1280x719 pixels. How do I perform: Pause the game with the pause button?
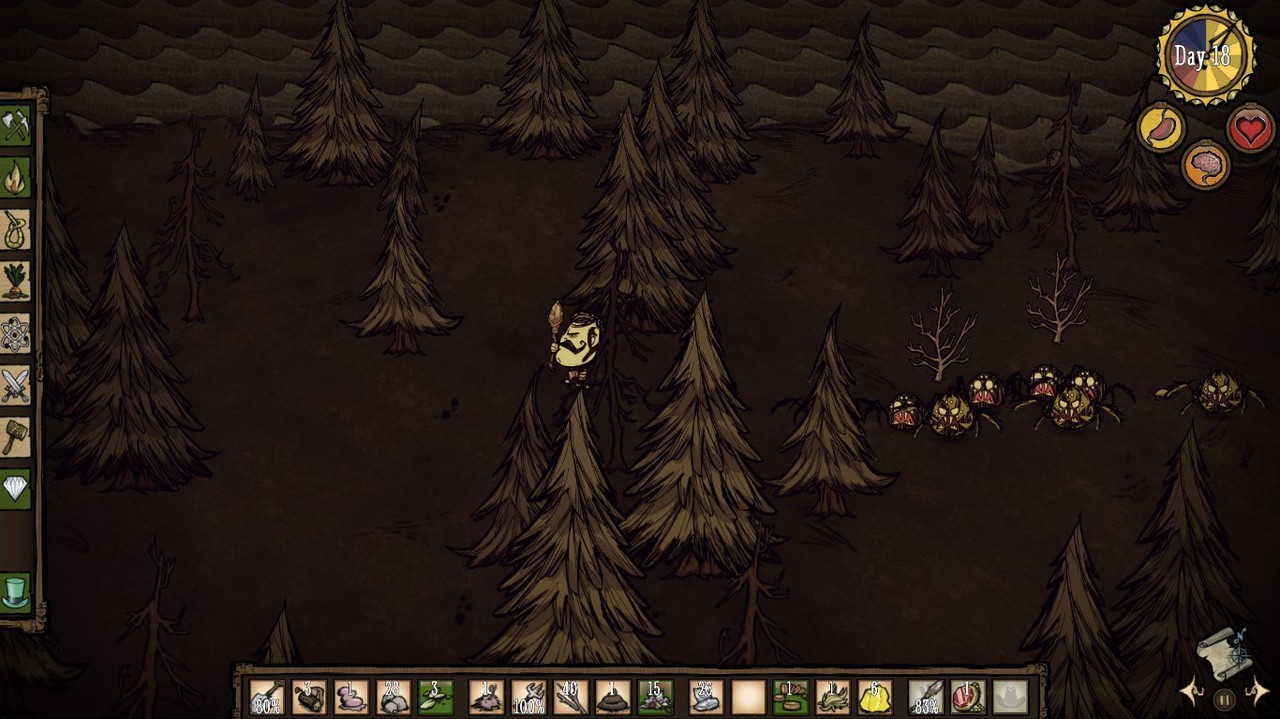click(1224, 700)
